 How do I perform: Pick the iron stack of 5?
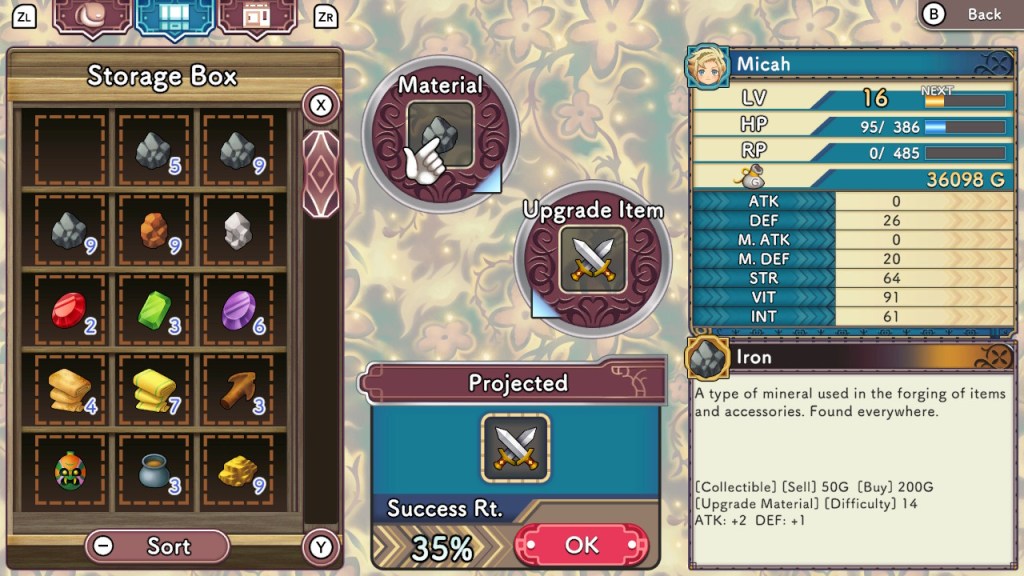[154, 151]
